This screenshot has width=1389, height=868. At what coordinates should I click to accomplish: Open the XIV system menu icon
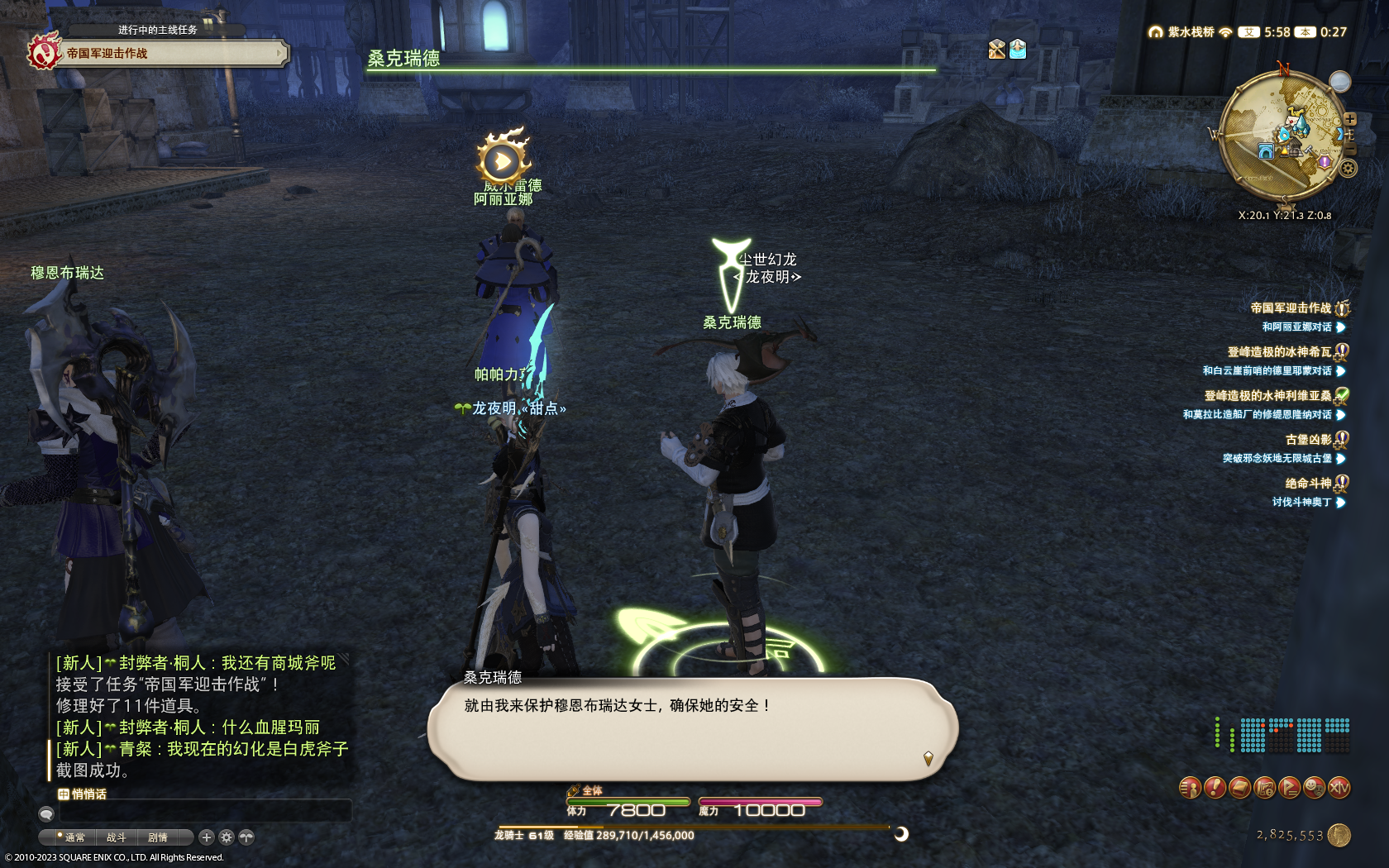point(1339,788)
